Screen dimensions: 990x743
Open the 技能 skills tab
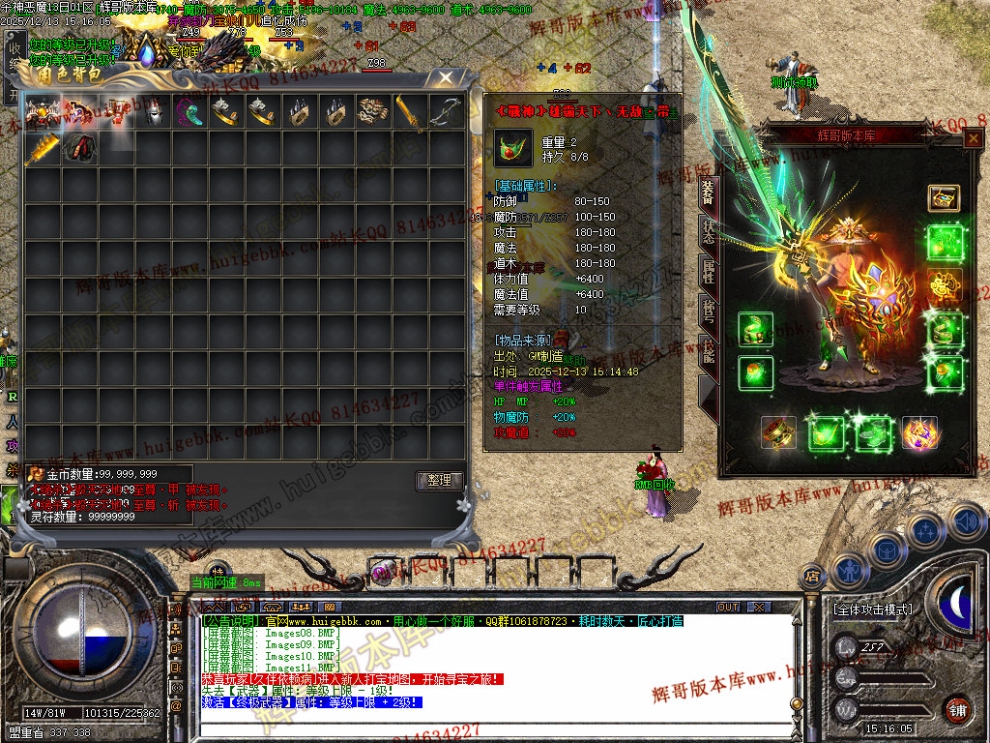pos(707,352)
